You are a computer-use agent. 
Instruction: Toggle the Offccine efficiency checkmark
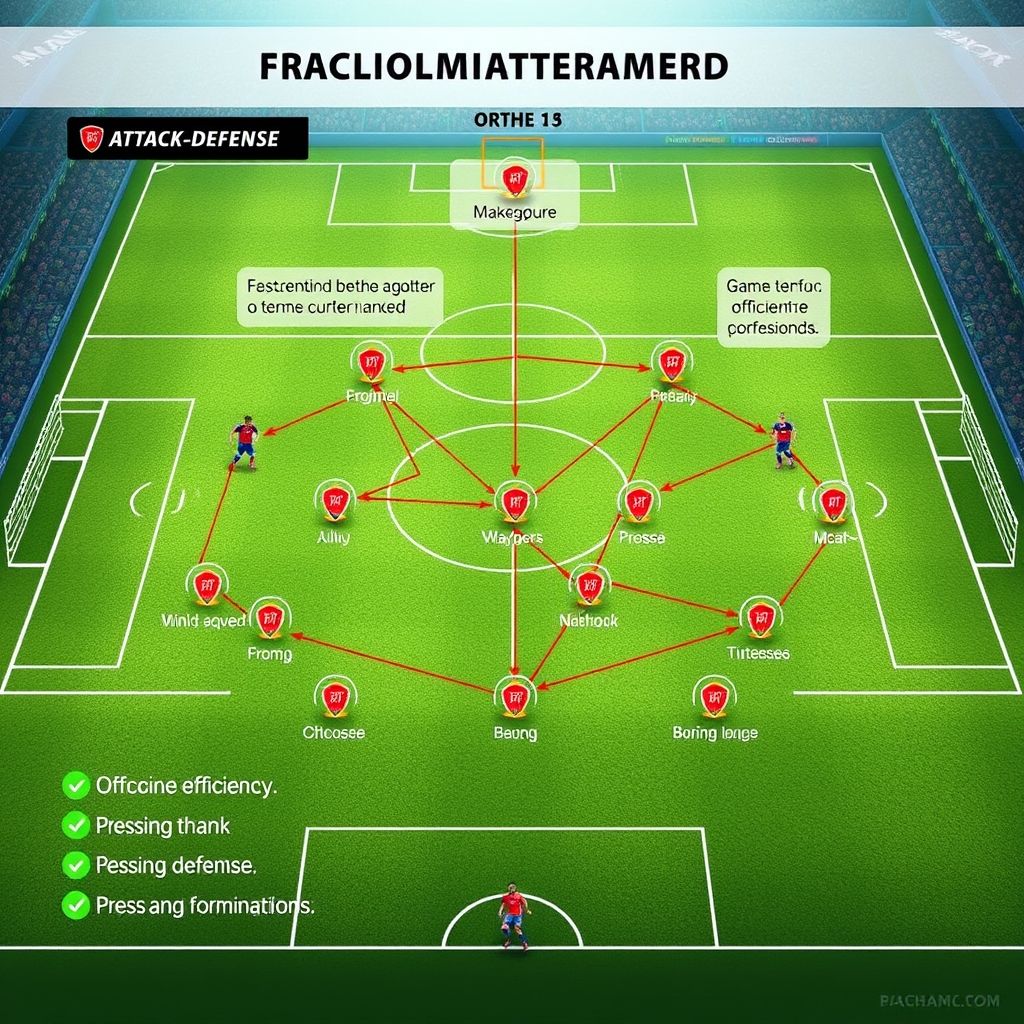(76, 786)
